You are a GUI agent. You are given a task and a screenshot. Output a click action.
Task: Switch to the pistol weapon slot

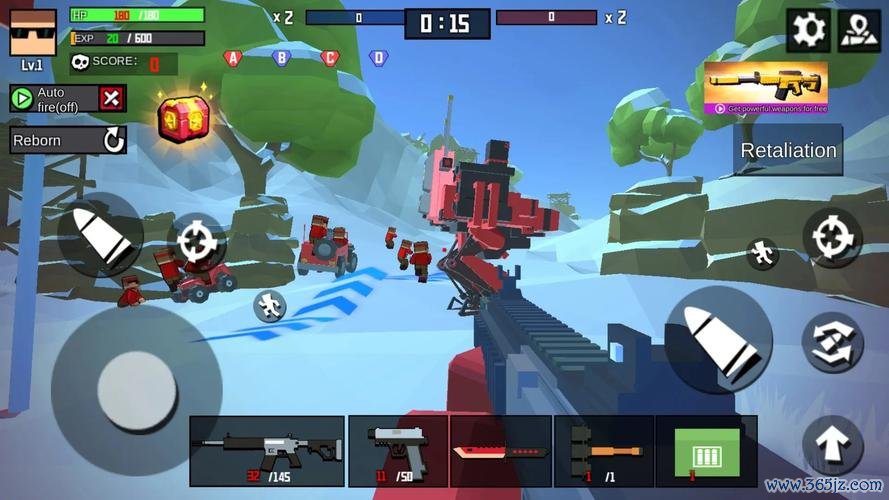[398, 450]
